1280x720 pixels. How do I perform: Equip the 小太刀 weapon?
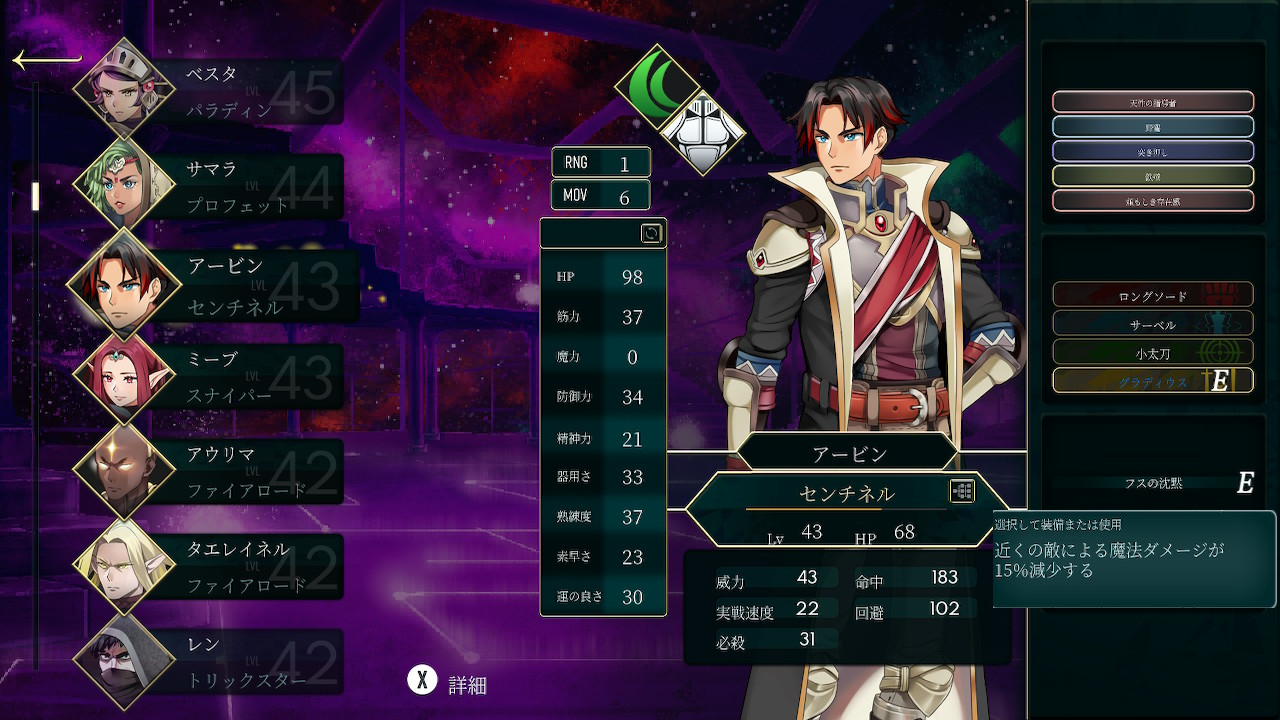point(1152,352)
